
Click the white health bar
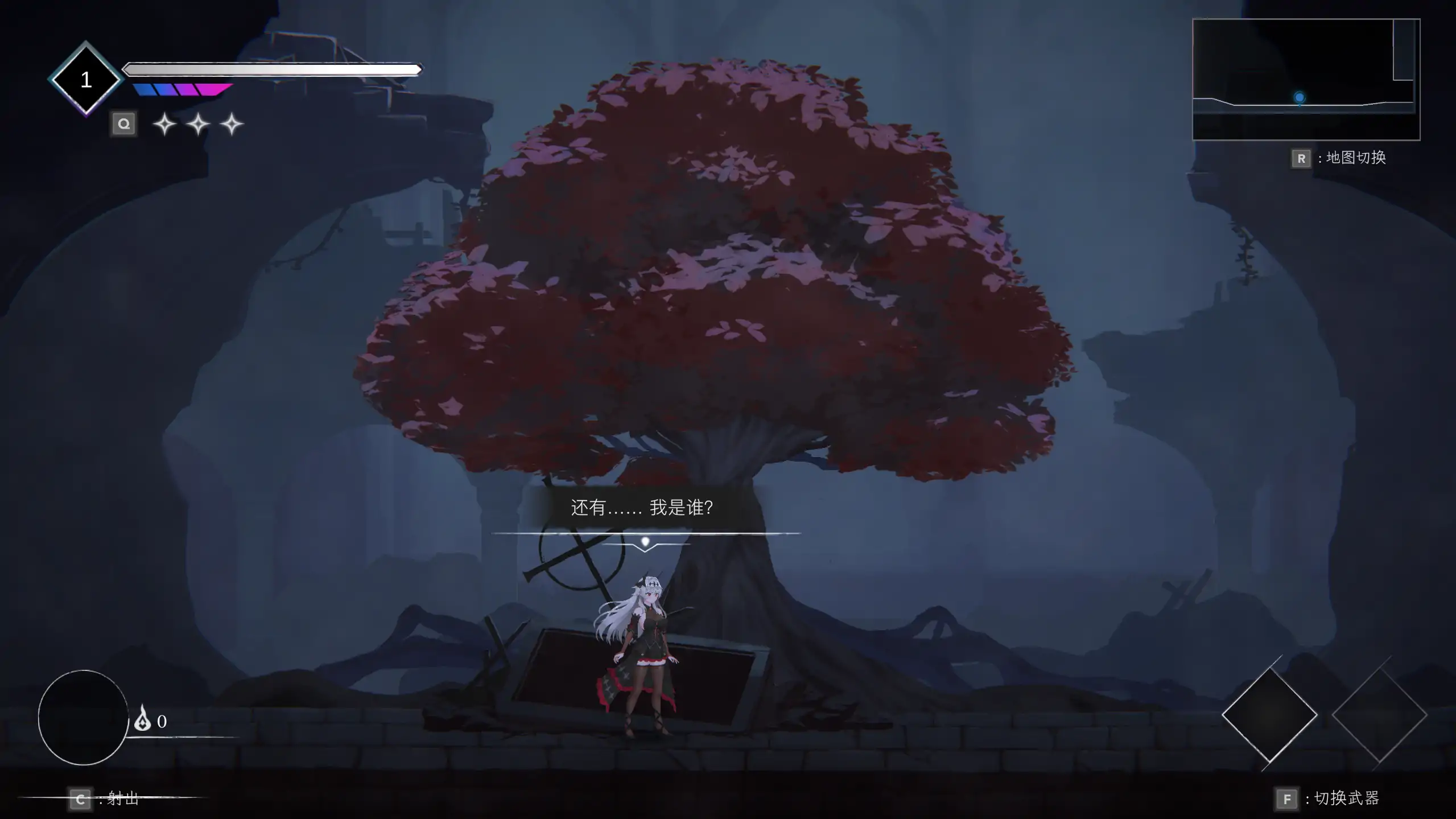272,69
